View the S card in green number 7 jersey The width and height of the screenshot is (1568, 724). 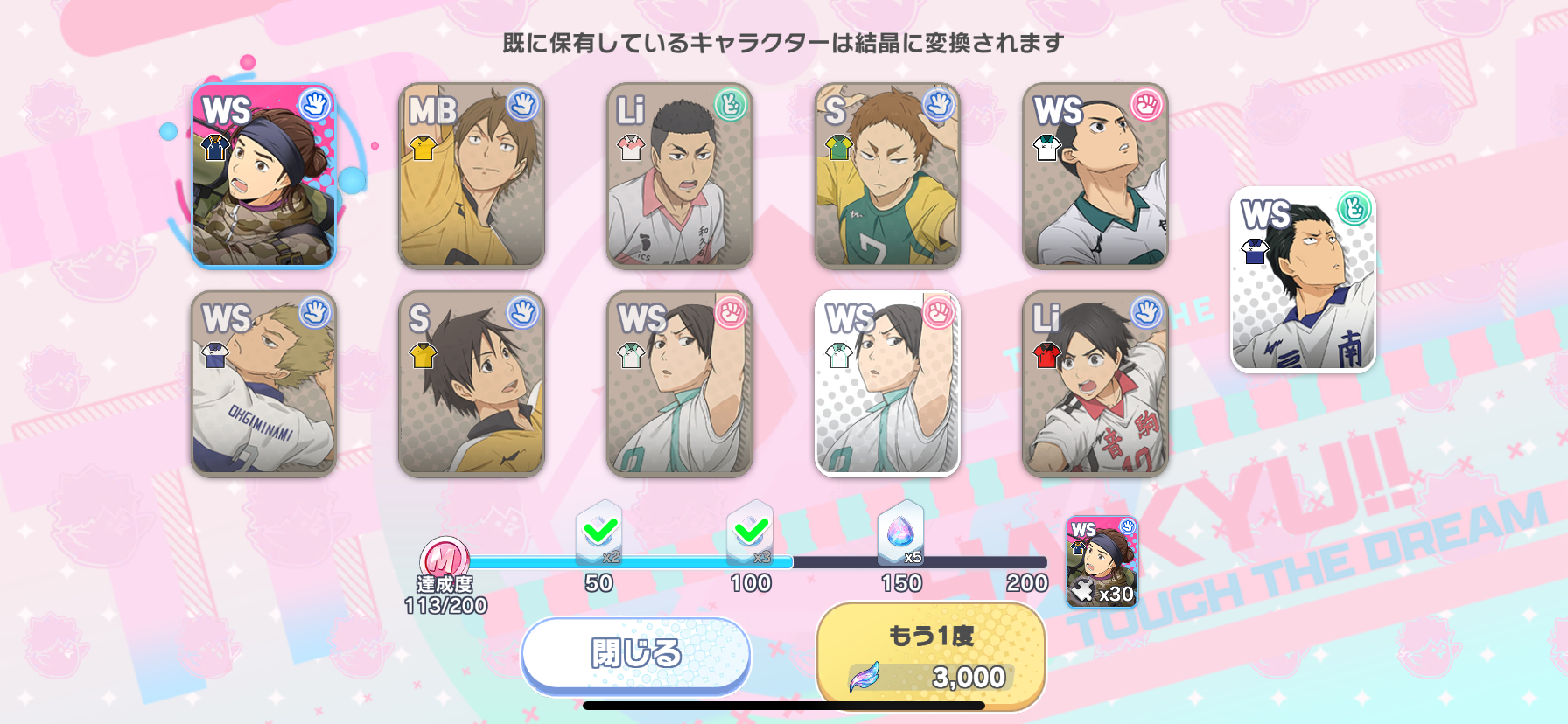pos(887,176)
